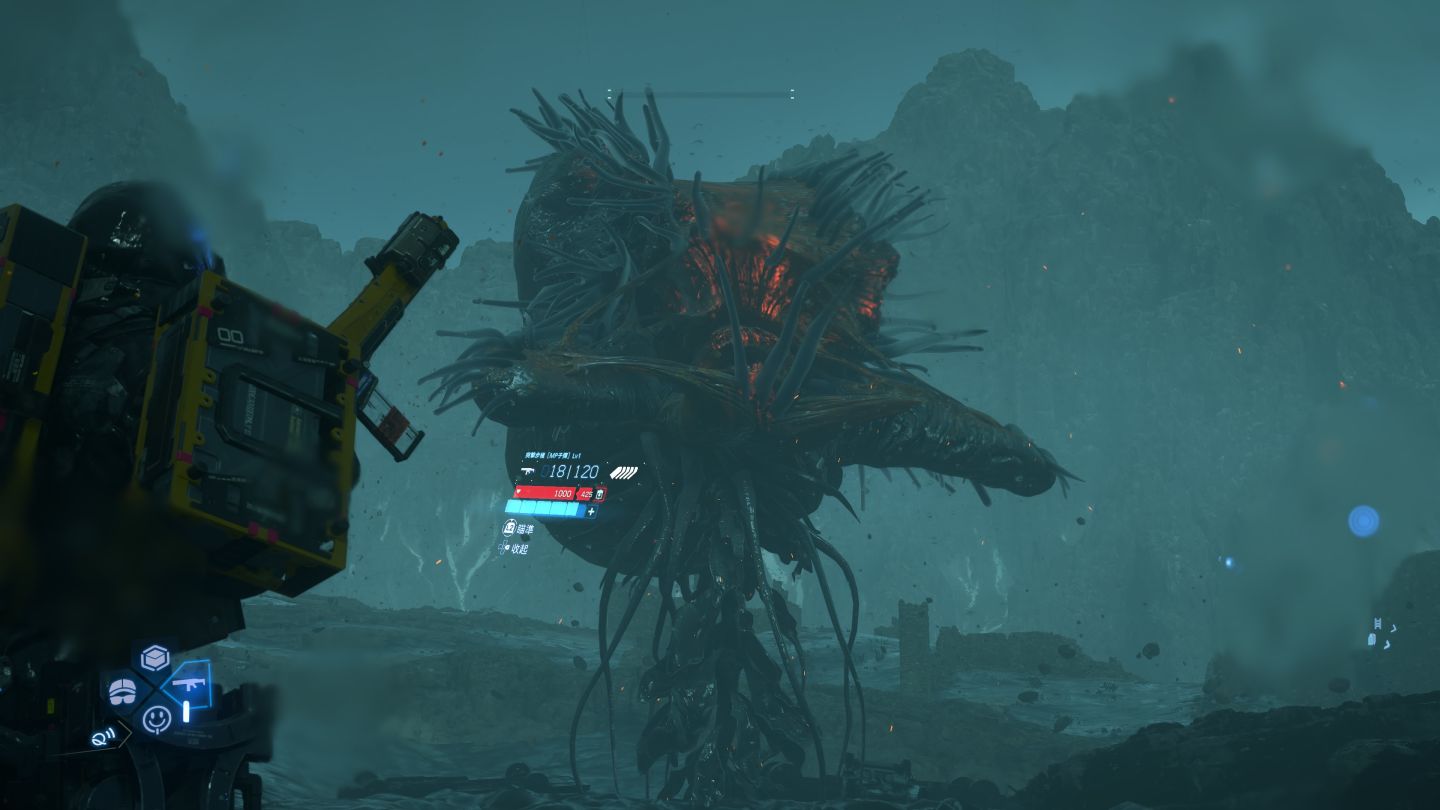
Task: Open the cap and glasses equipment slot
Action: (x=124, y=690)
